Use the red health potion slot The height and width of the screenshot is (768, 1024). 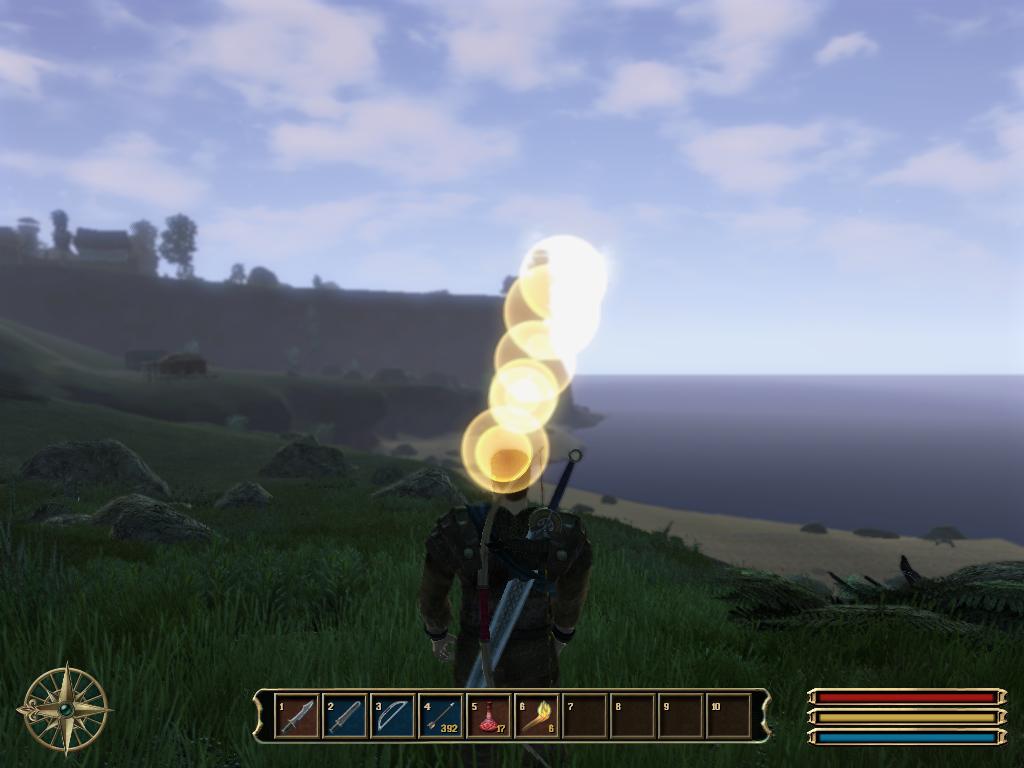click(489, 716)
